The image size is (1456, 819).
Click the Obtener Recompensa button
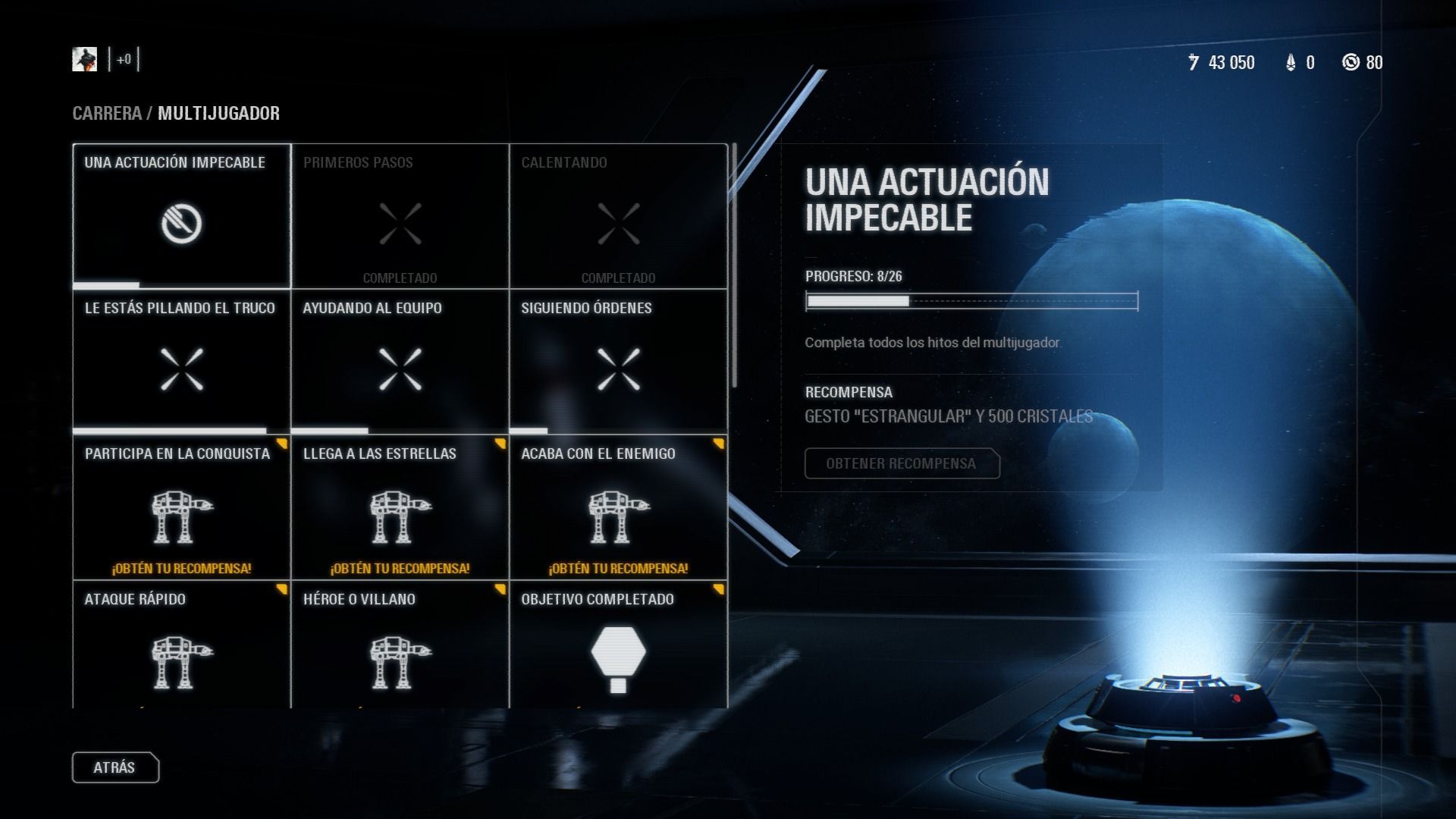tap(902, 463)
